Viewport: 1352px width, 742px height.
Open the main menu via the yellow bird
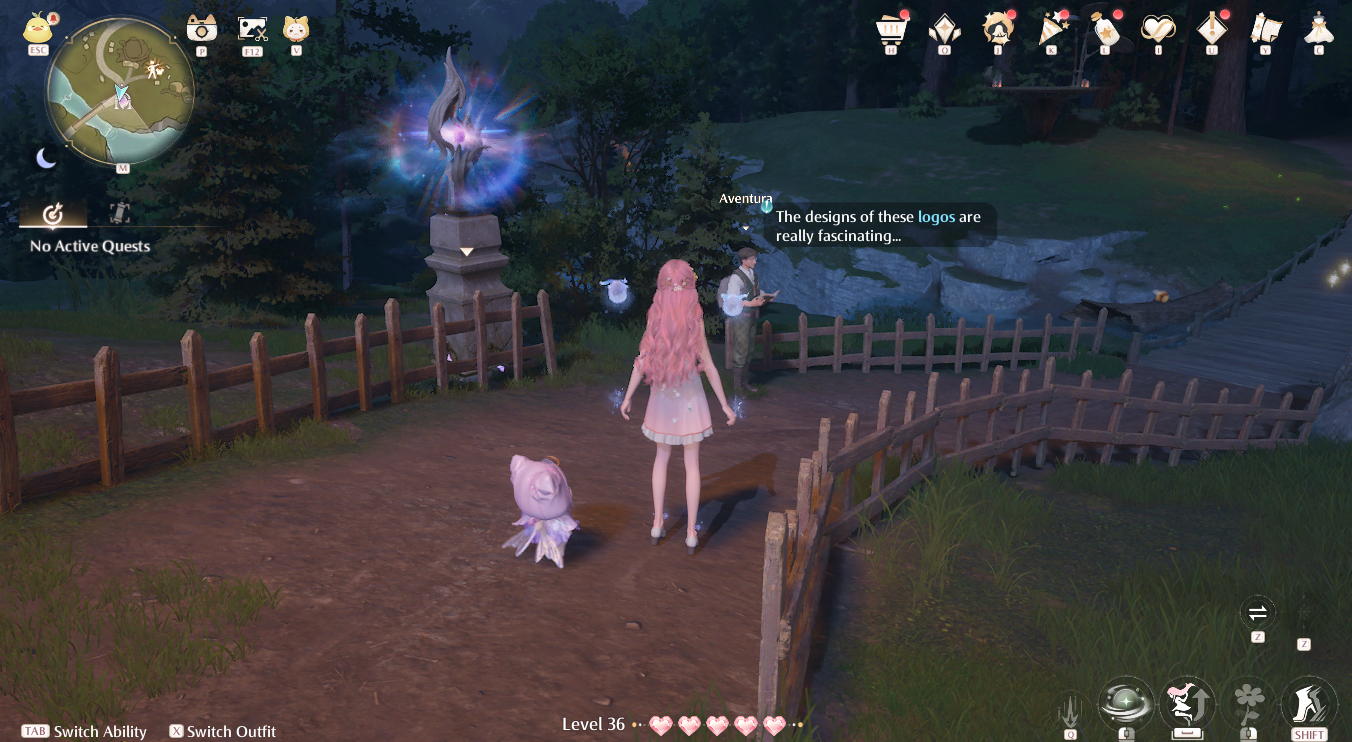pos(37,28)
